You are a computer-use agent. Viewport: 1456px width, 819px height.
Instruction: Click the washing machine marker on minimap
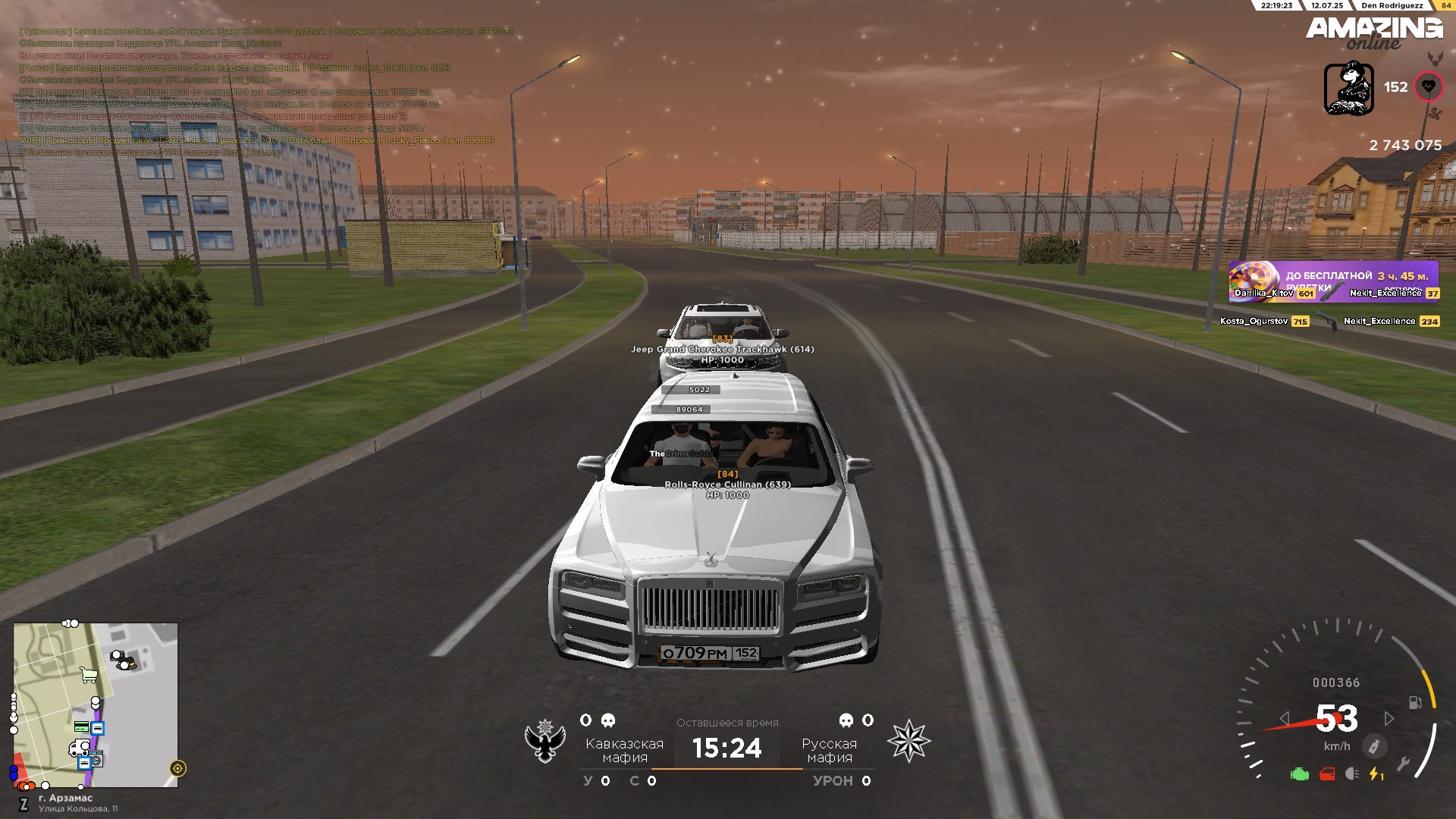(x=96, y=760)
